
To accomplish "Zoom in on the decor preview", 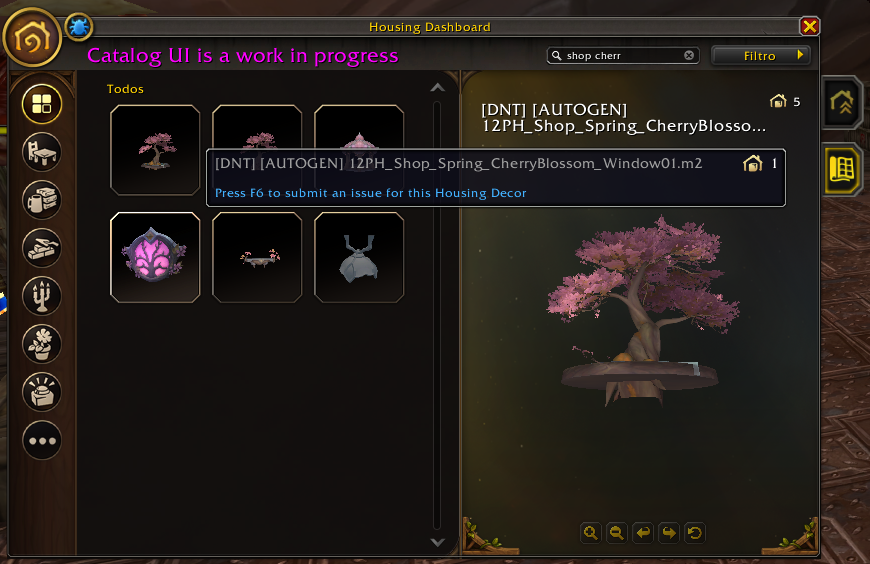I will pyautogui.click(x=591, y=533).
